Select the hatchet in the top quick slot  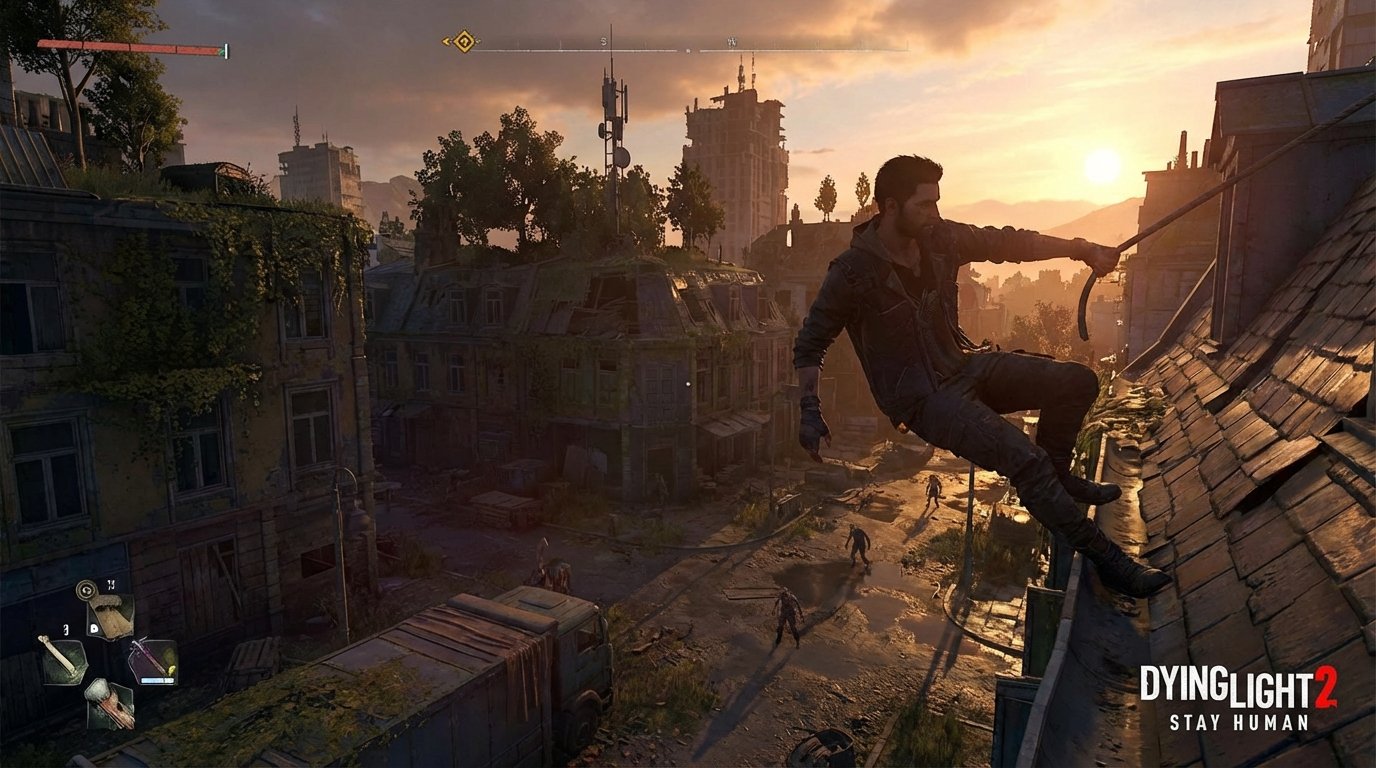click(112, 614)
